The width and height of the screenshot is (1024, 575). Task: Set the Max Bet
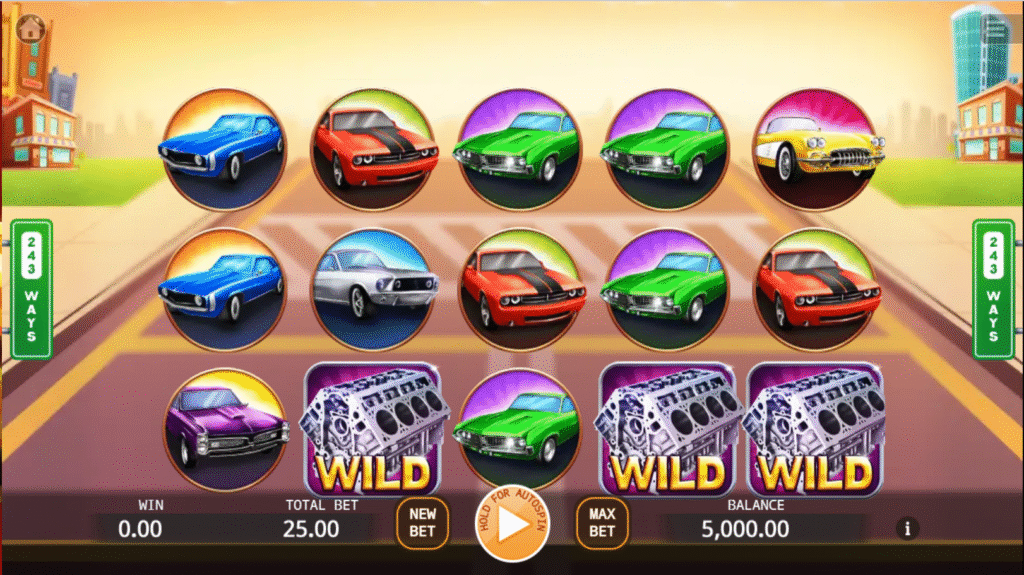pos(601,523)
